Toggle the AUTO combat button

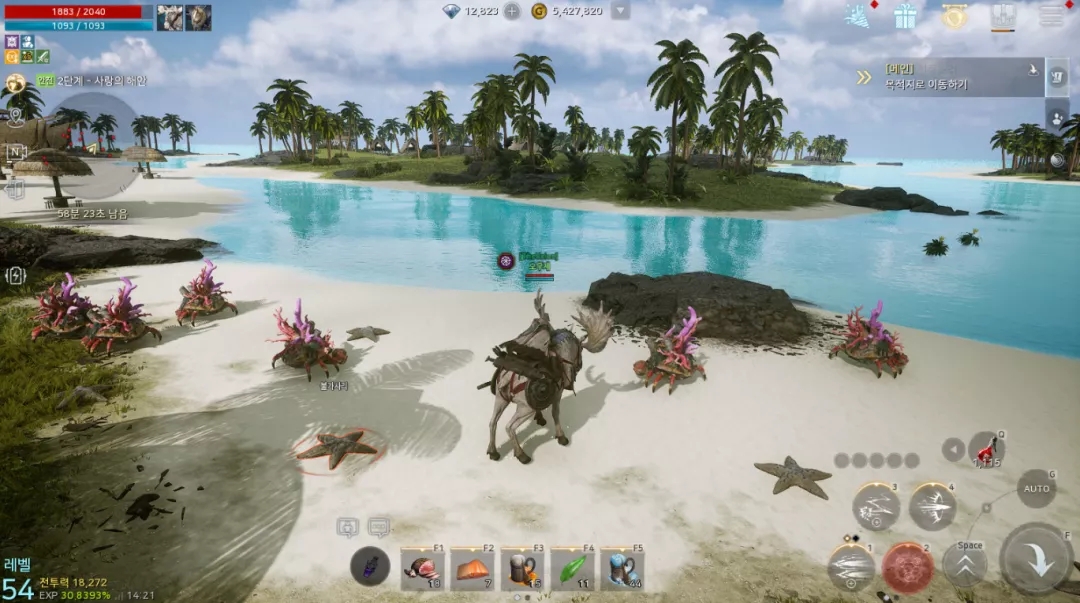tap(1037, 489)
